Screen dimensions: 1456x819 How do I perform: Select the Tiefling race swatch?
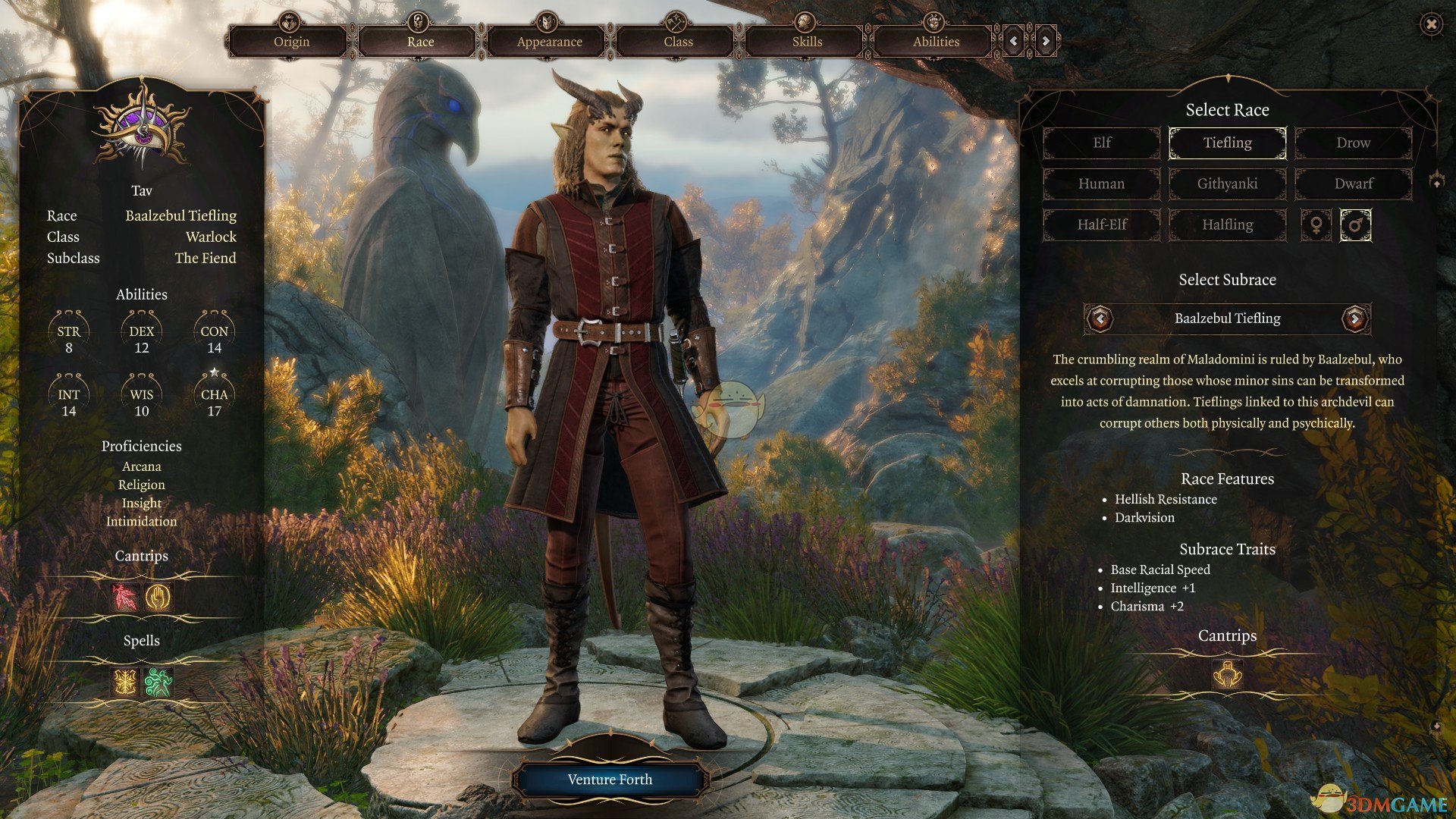(1227, 143)
